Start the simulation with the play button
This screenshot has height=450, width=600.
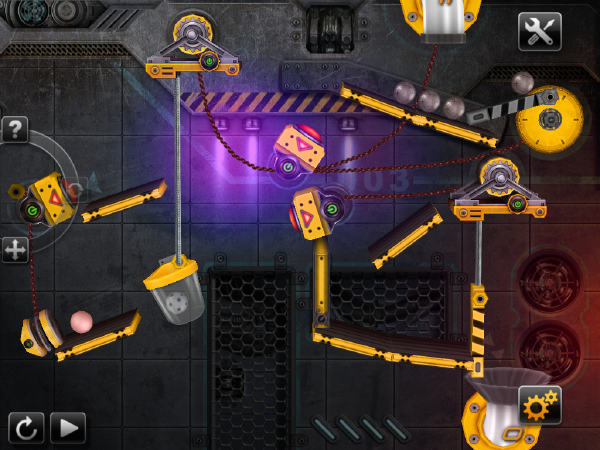pyautogui.click(x=68, y=428)
